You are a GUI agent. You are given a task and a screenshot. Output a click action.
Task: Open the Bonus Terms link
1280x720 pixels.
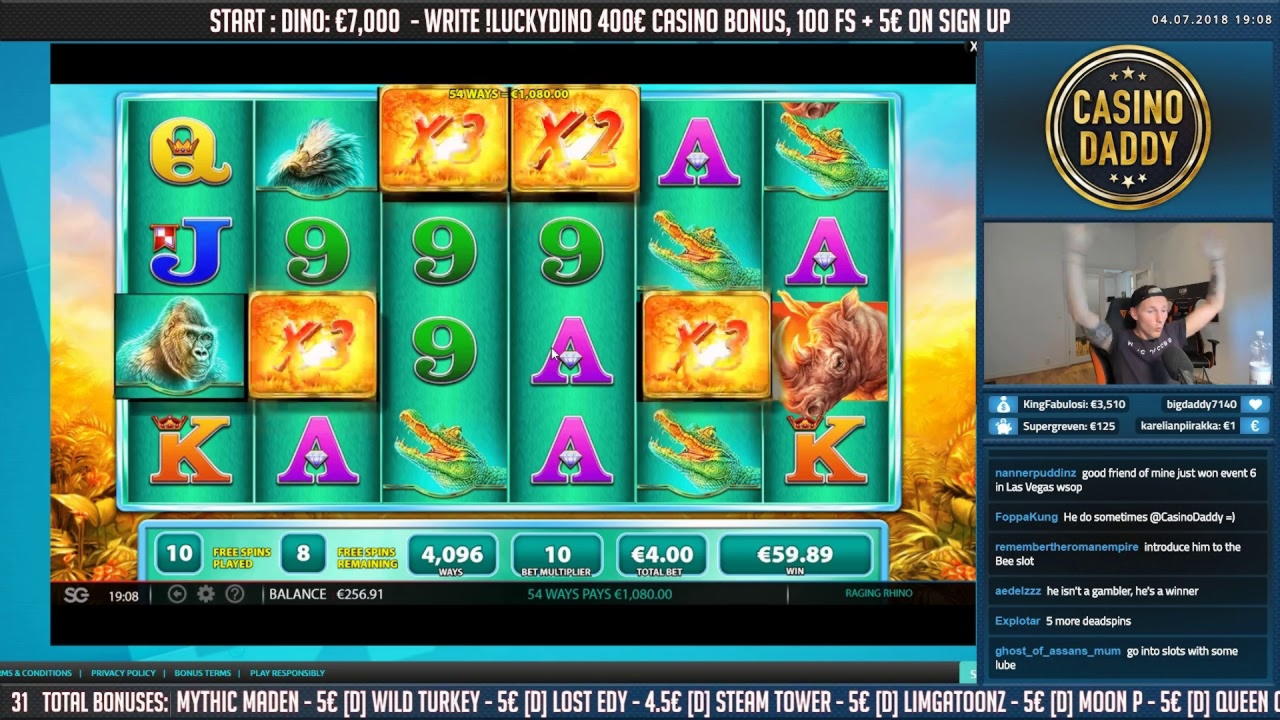[202, 673]
